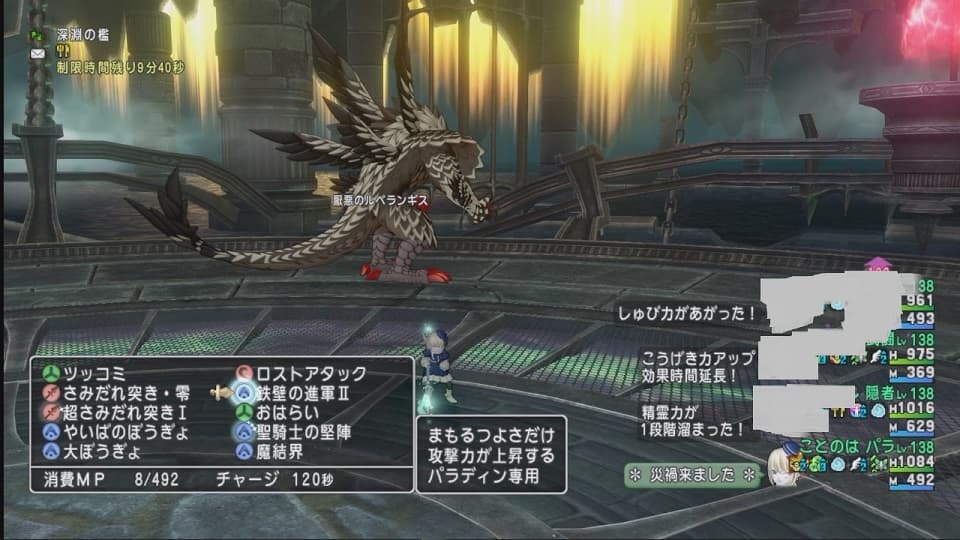The height and width of the screenshot is (540, 960).
Task: Select the 魔結界 skill entry
Action: coord(282,451)
